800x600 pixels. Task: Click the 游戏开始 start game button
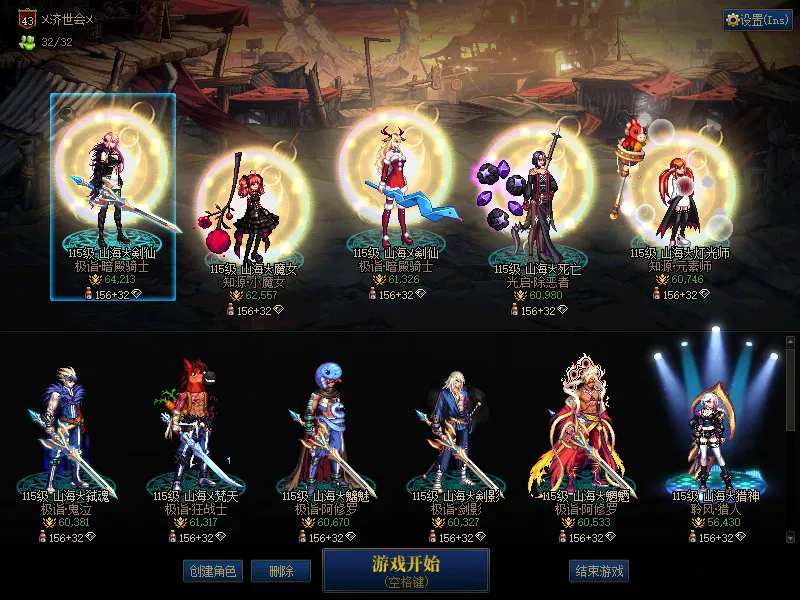[405, 570]
